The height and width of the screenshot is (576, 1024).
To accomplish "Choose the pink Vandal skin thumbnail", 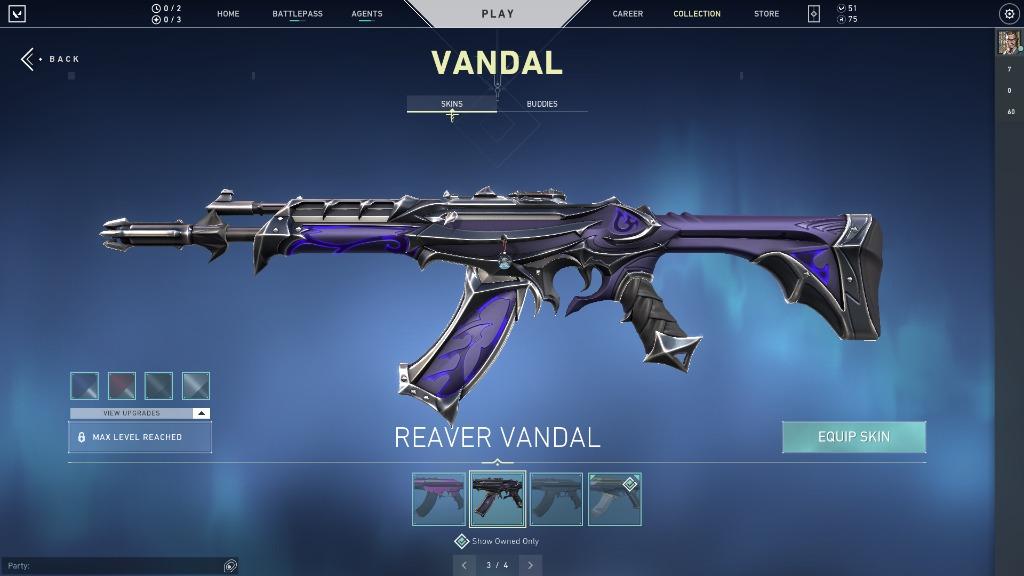I will [439, 499].
